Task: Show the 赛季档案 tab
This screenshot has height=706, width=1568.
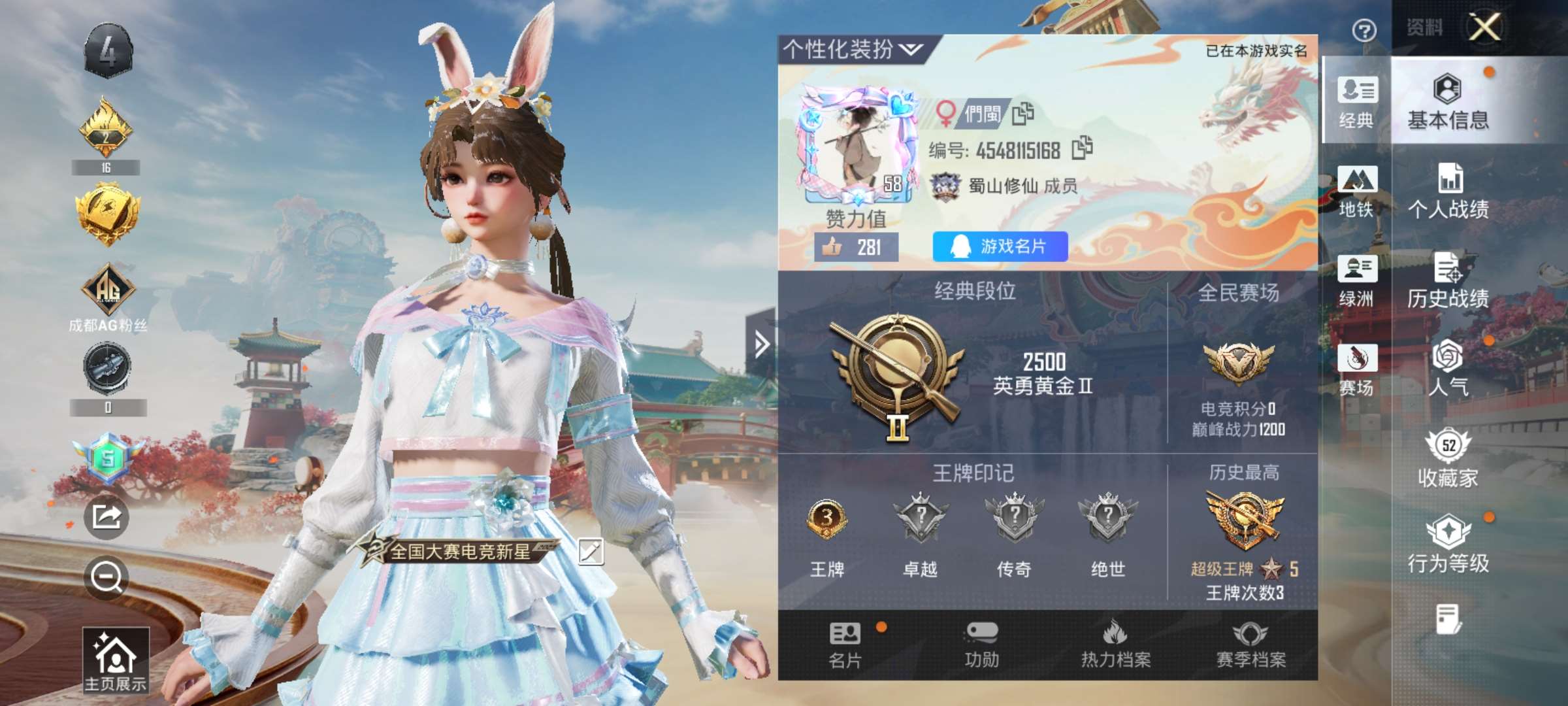Action: (1250, 645)
